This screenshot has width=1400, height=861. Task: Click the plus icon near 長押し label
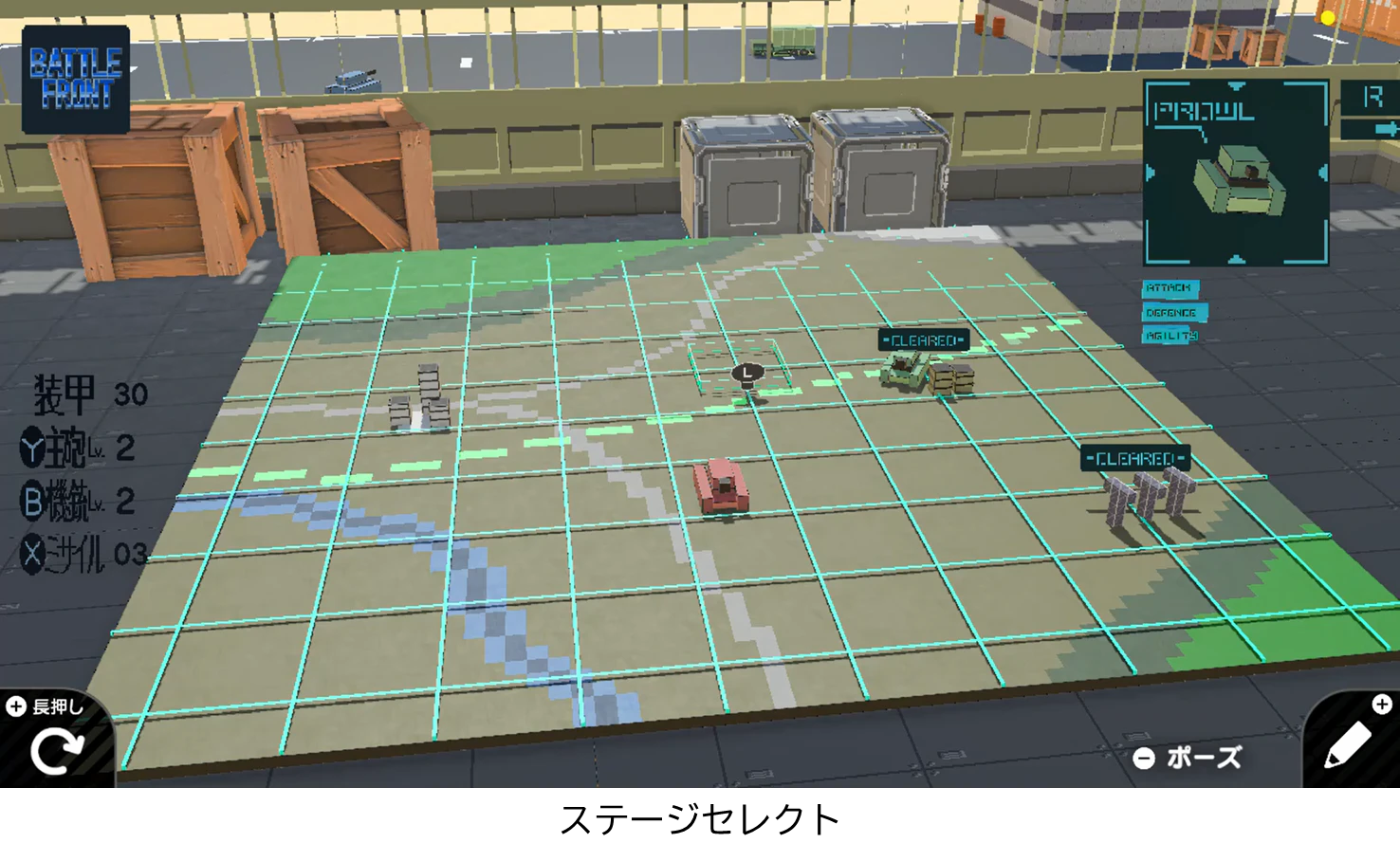click(14, 705)
